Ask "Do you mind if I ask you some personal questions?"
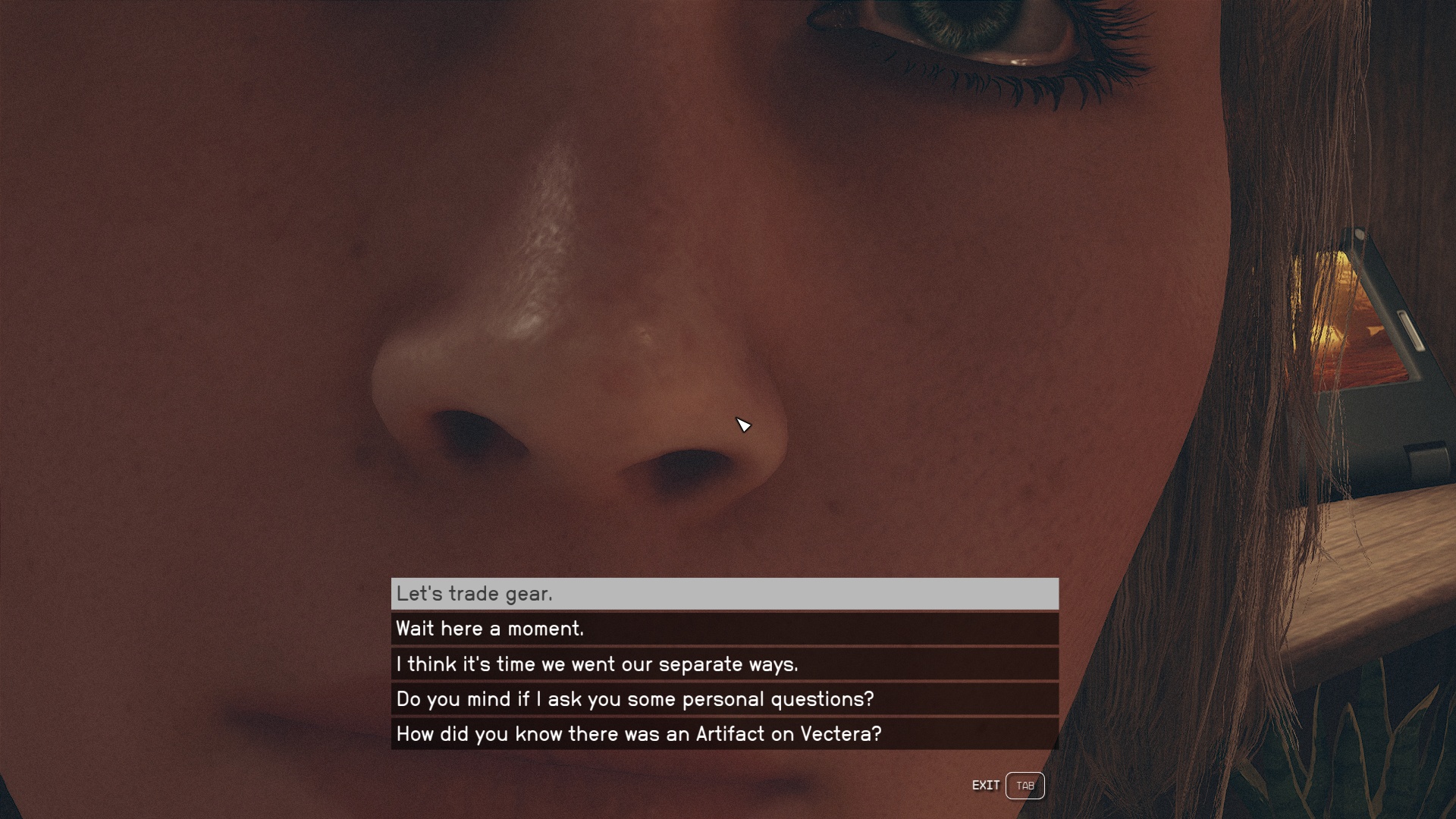 [724, 699]
